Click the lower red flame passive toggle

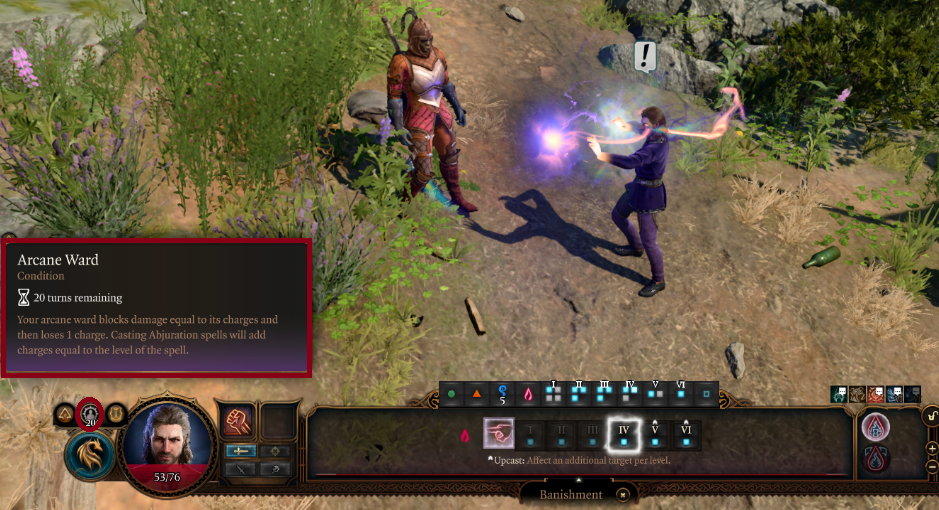coord(876,459)
